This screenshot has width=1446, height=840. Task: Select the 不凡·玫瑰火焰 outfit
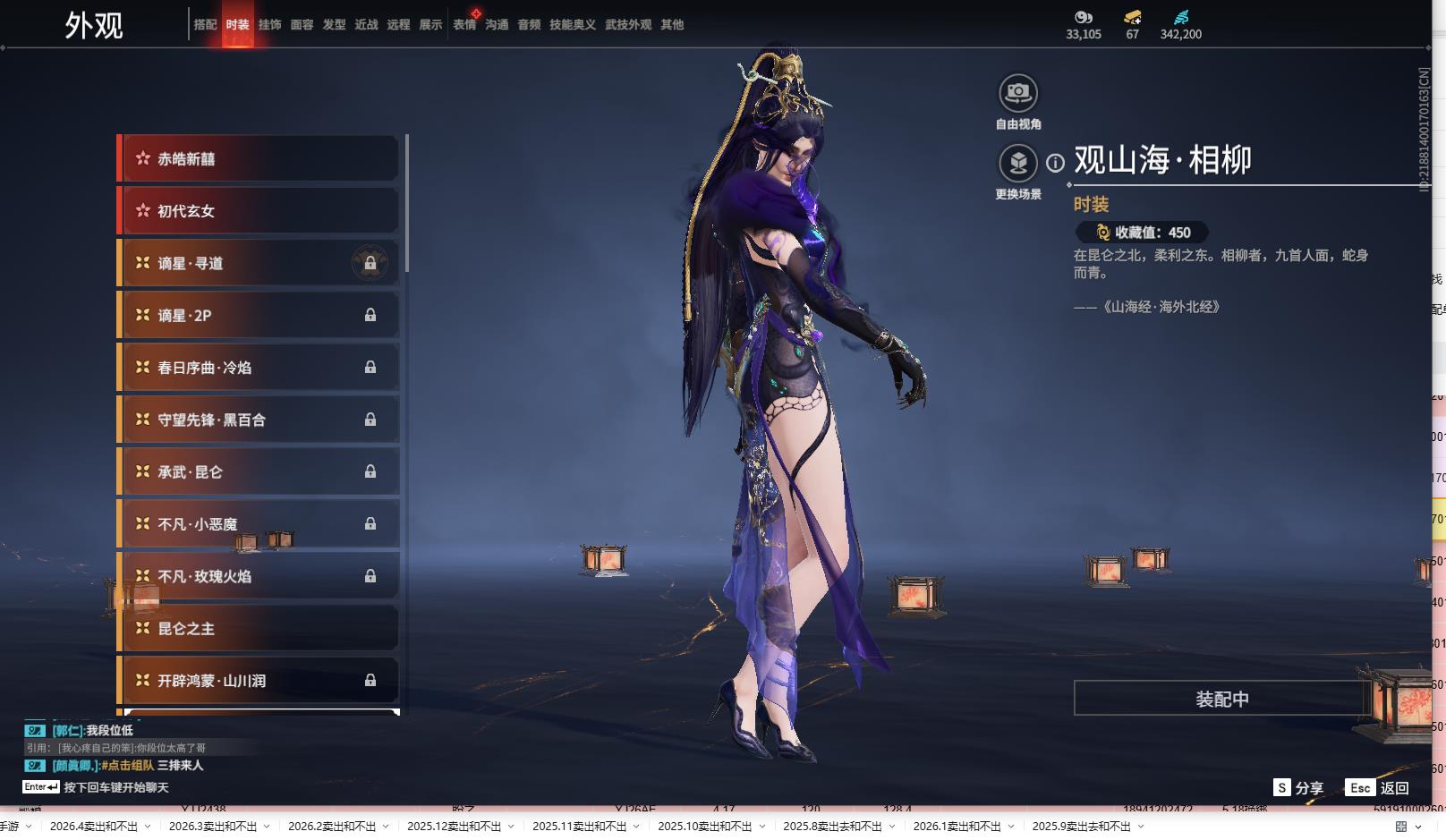click(259, 577)
